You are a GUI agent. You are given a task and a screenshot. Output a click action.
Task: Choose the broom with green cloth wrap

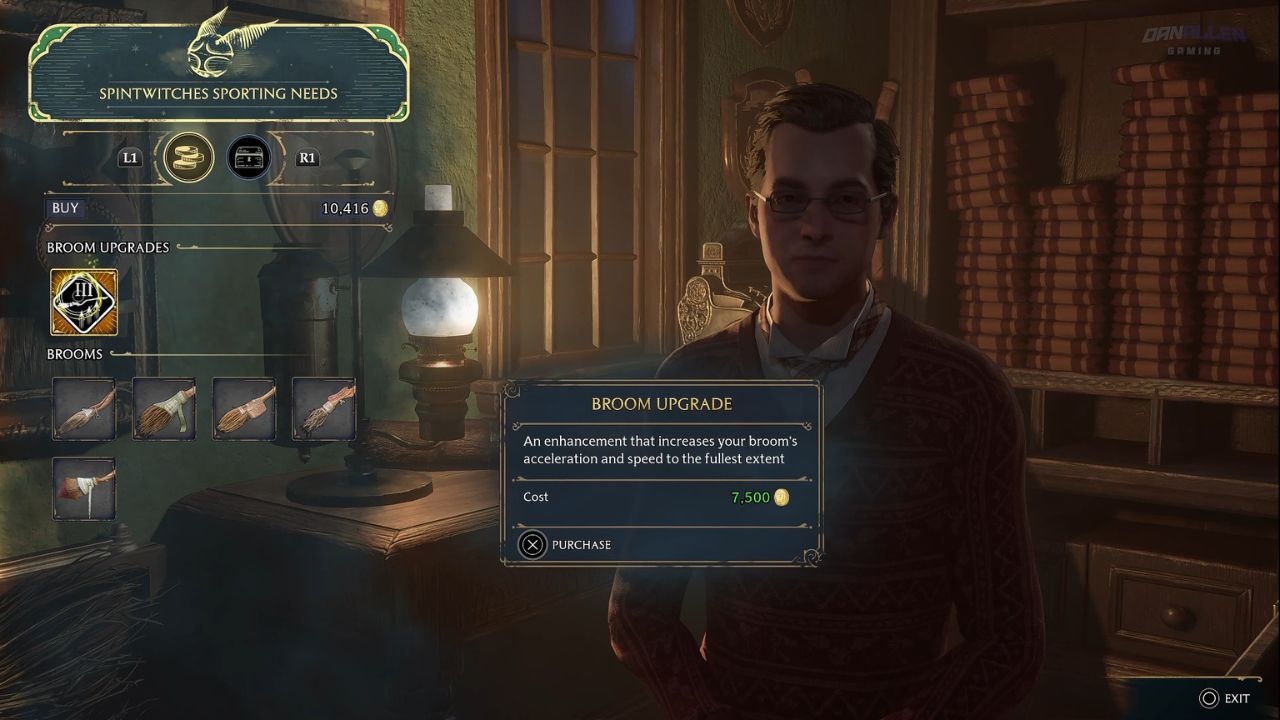[164, 409]
